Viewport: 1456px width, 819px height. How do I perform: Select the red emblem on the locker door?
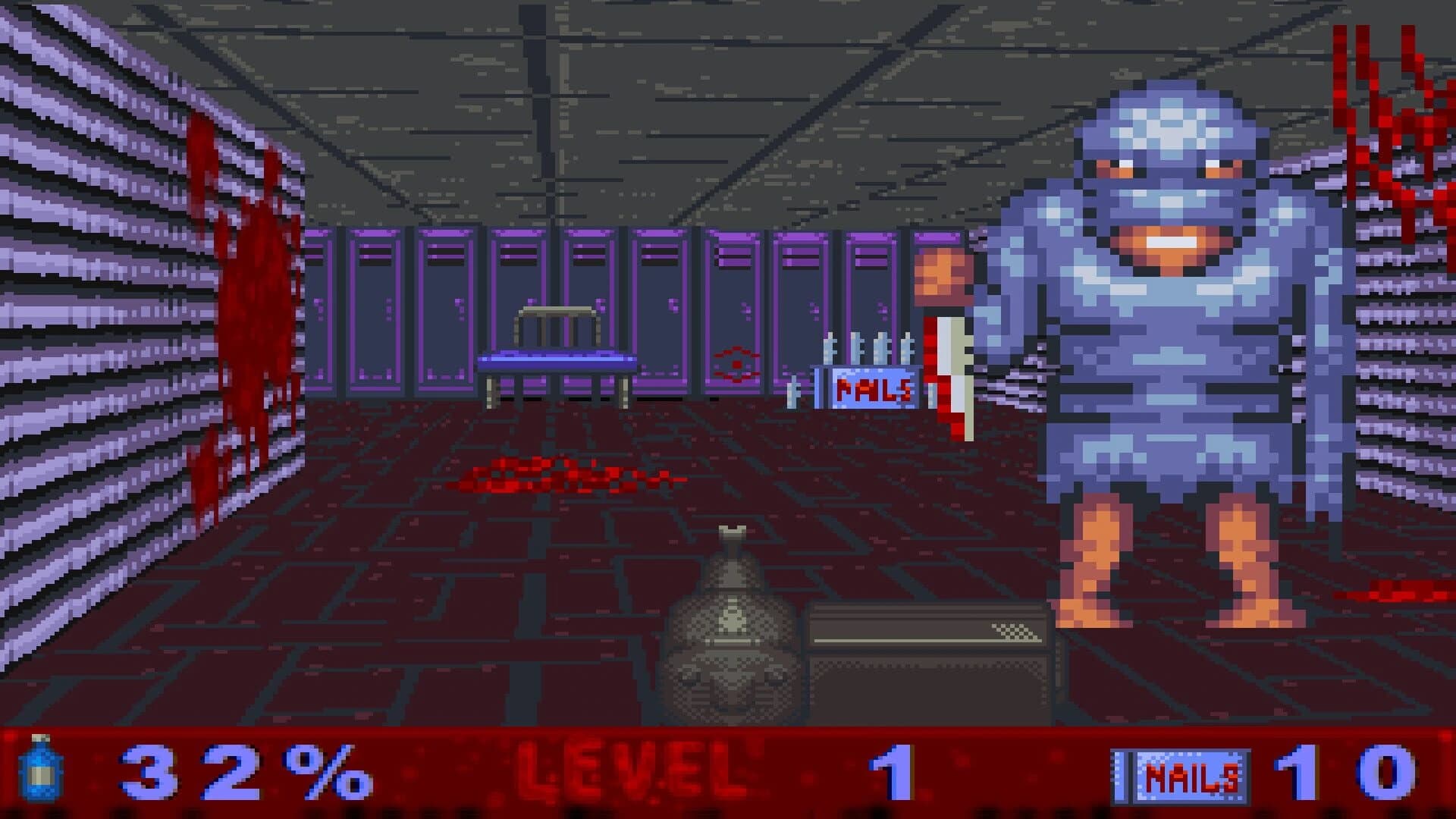pyautogui.click(x=738, y=364)
